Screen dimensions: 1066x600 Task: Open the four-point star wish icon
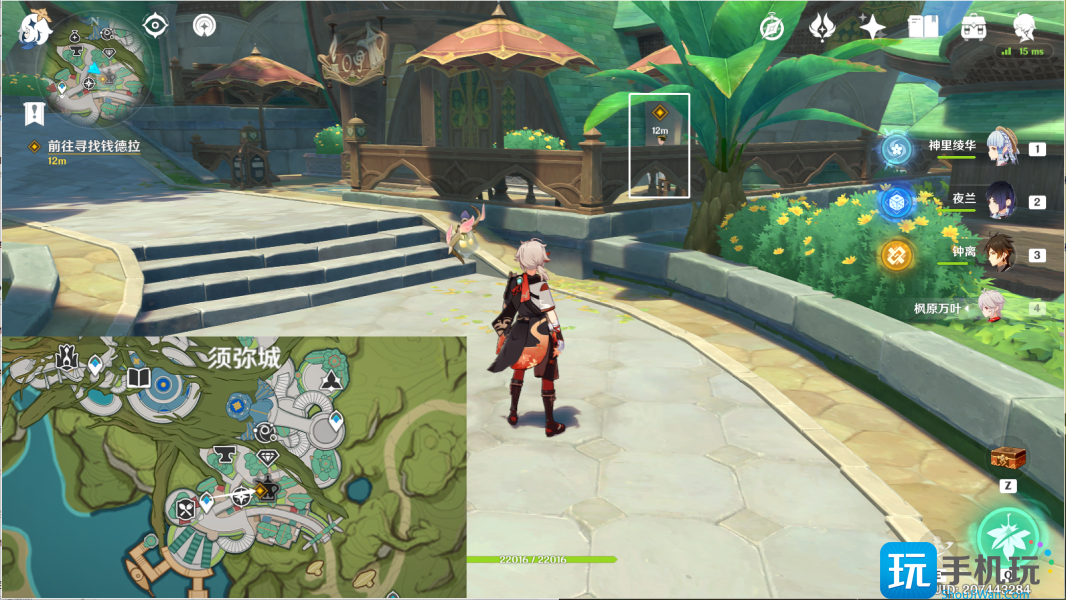pos(872,28)
